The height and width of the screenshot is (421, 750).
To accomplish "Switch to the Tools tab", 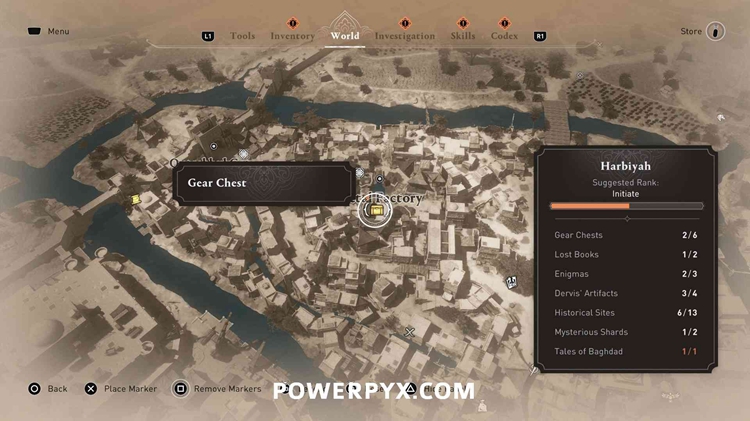I will (x=242, y=36).
